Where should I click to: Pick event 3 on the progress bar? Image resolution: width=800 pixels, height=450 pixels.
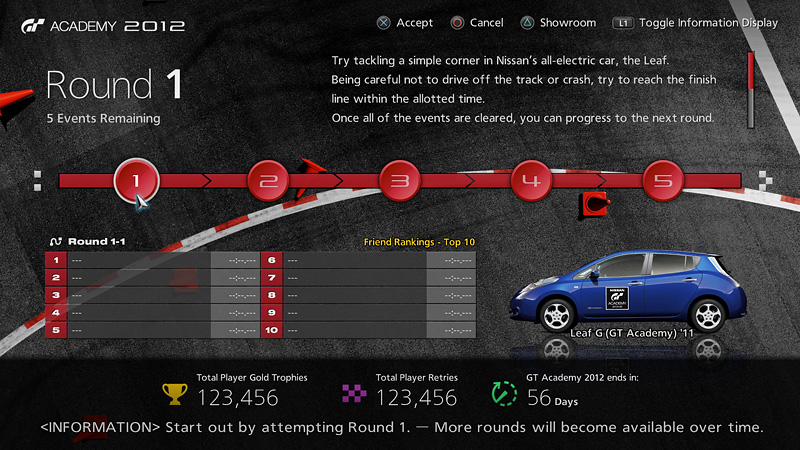399,181
